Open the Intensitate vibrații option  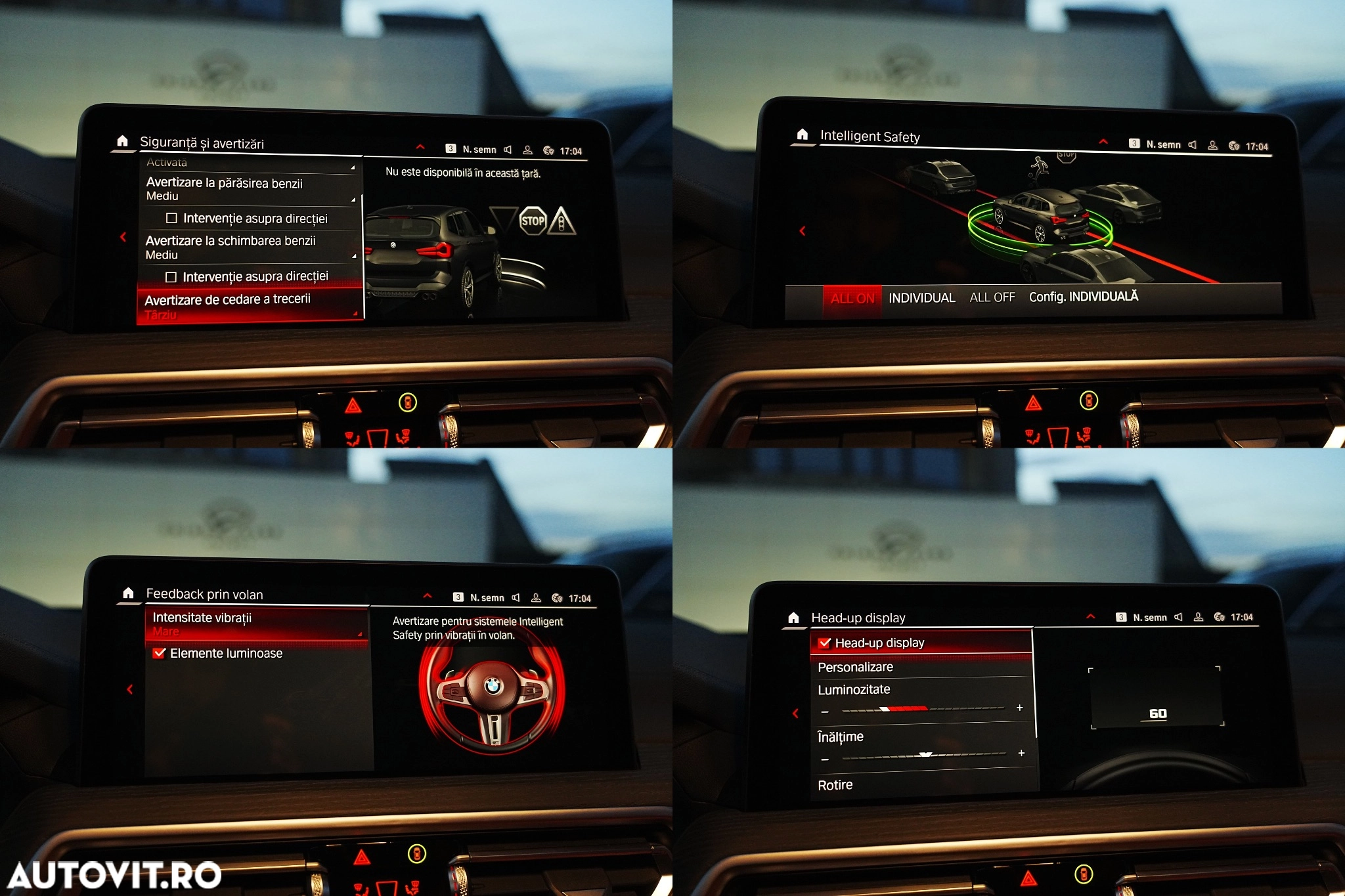pos(256,624)
